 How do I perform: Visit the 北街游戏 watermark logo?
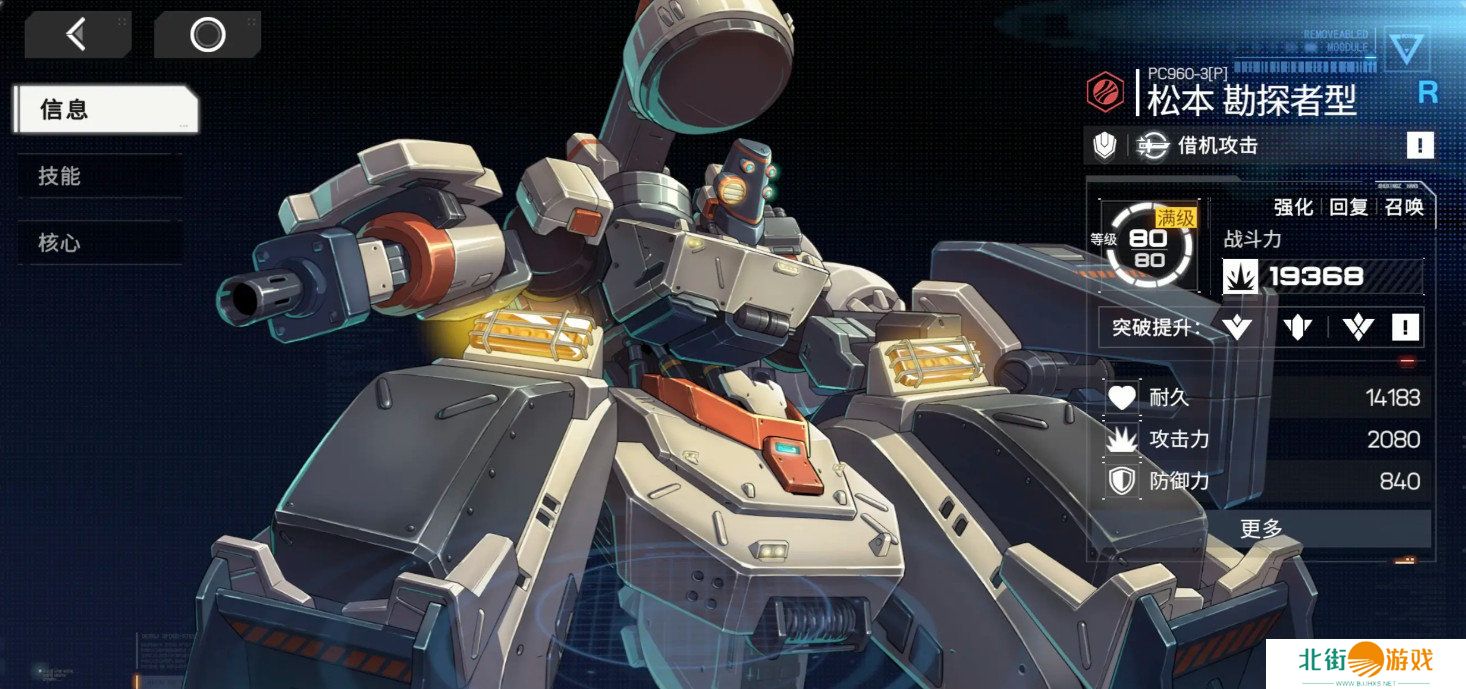point(1365,662)
